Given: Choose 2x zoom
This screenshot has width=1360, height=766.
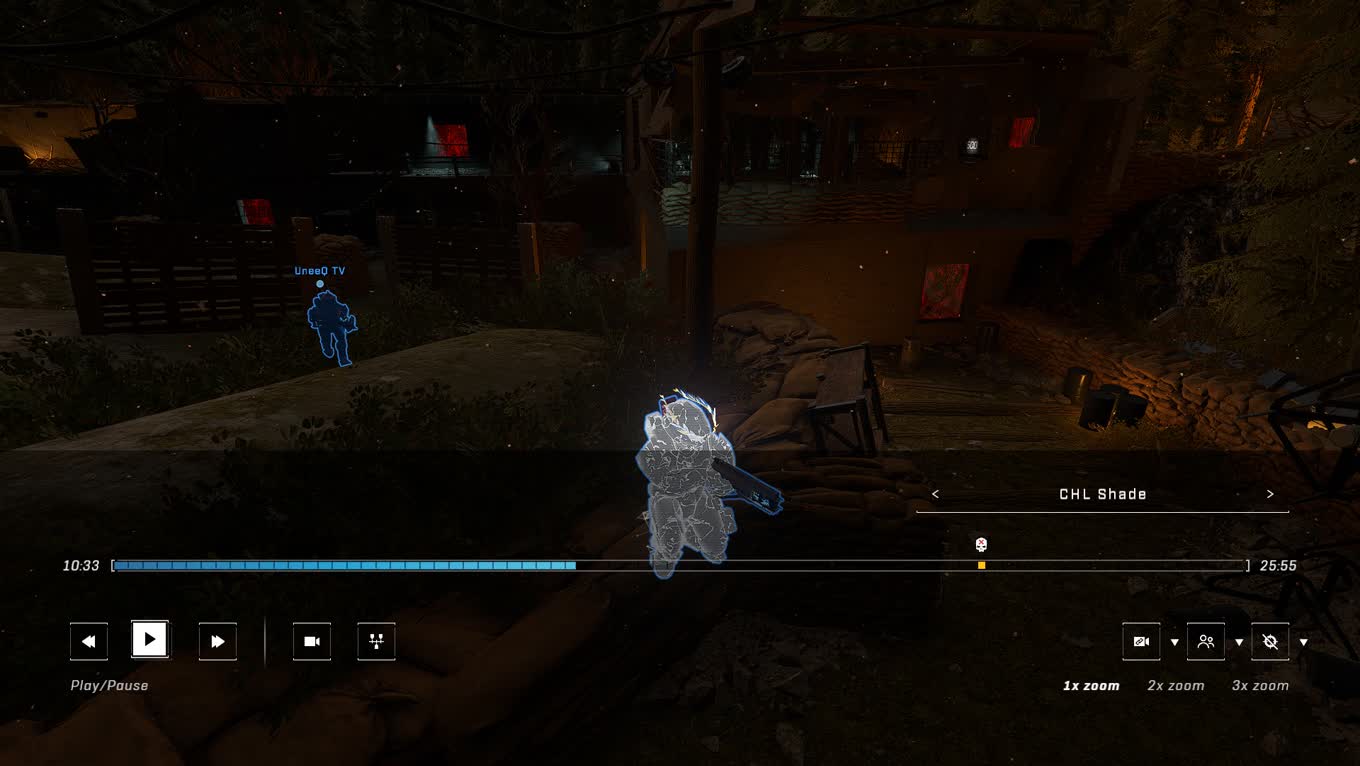Looking at the screenshot, I should (x=1175, y=685).
